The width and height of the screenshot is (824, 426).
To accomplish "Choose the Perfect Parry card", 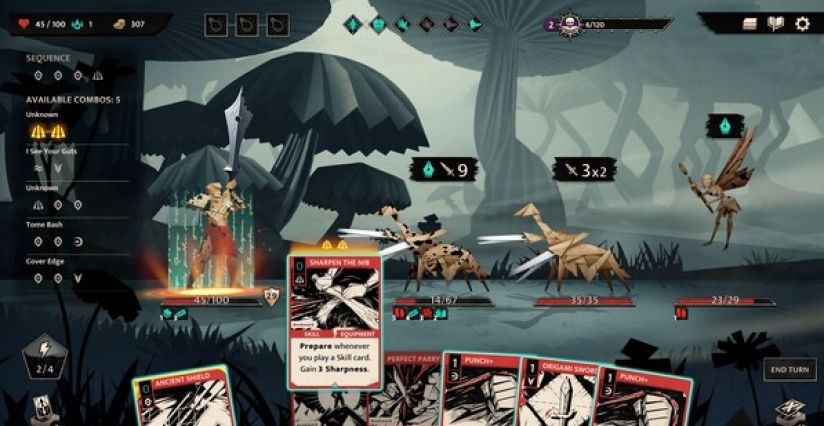I will click(x=405, y=395).
